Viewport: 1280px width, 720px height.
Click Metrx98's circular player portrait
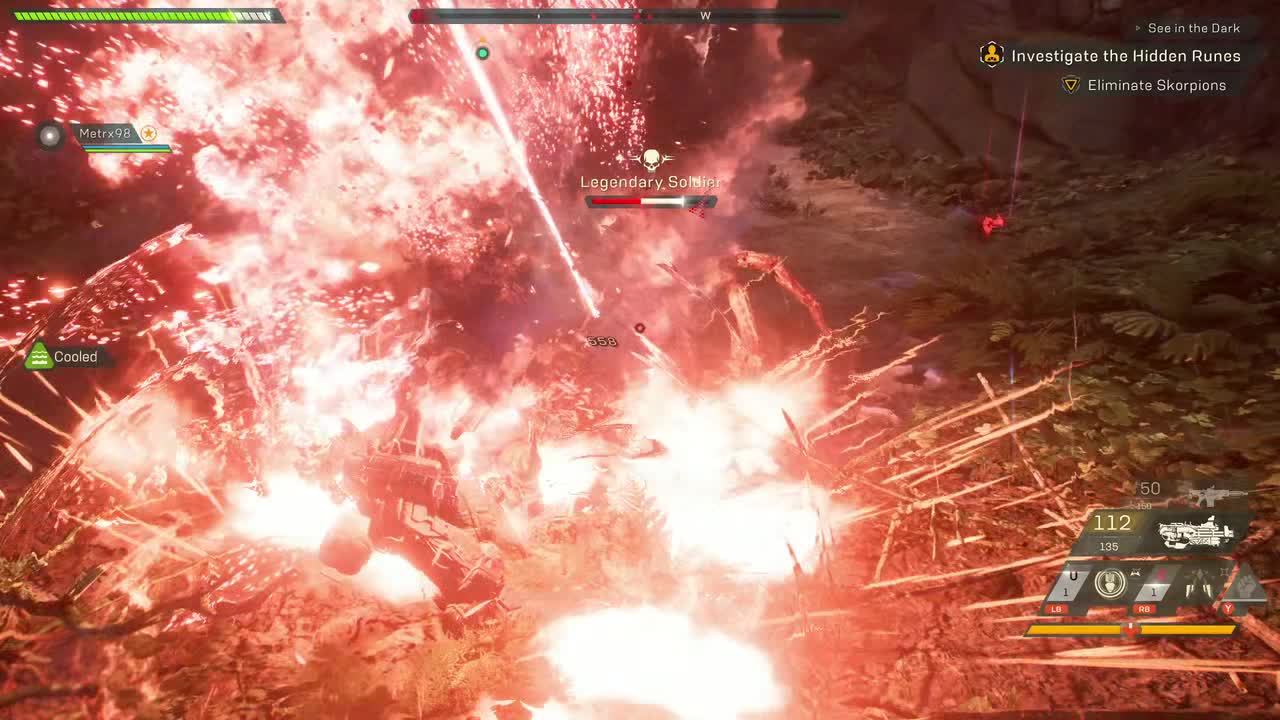pos(49,135)
